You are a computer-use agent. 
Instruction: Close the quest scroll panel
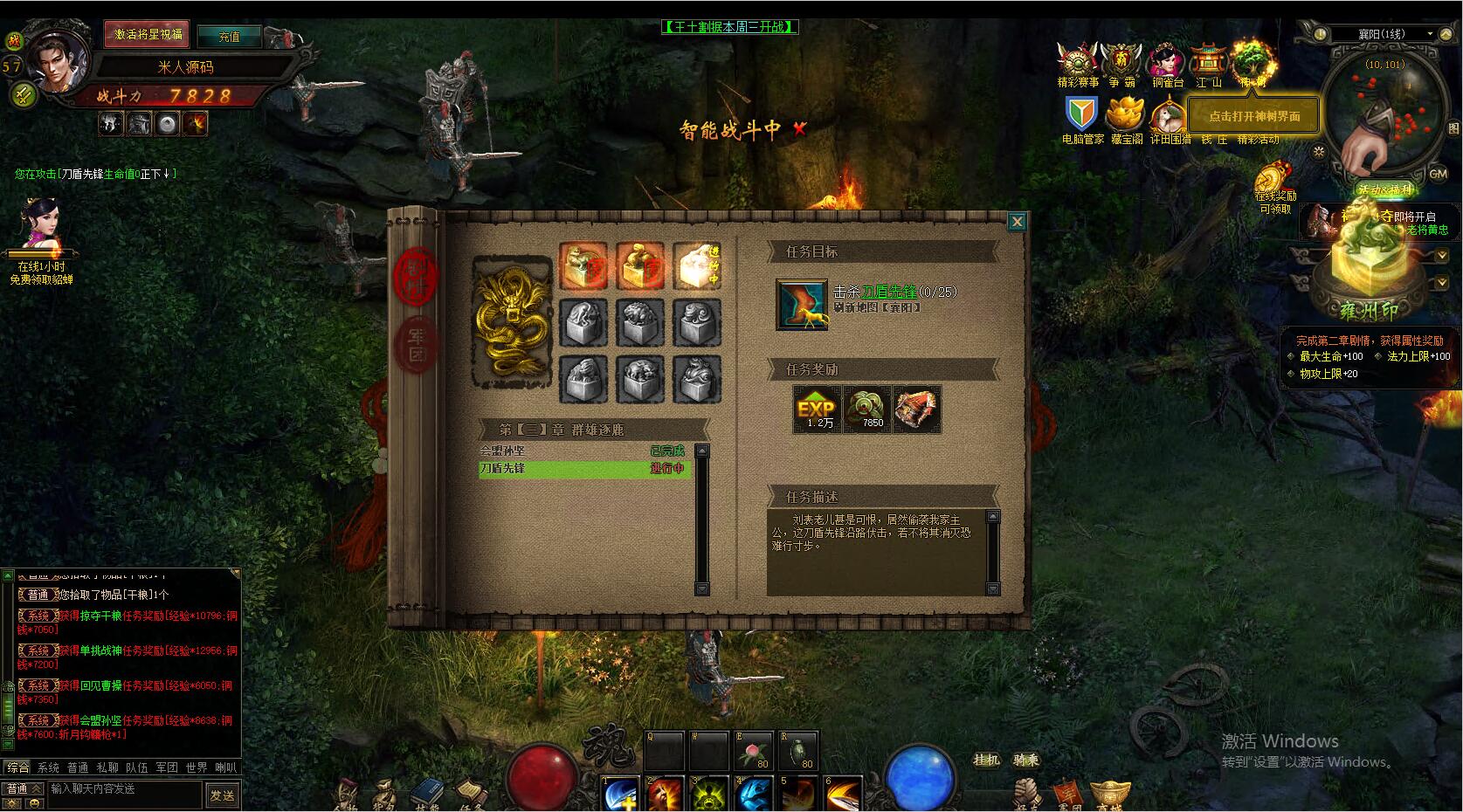[x=1017, y=222]
